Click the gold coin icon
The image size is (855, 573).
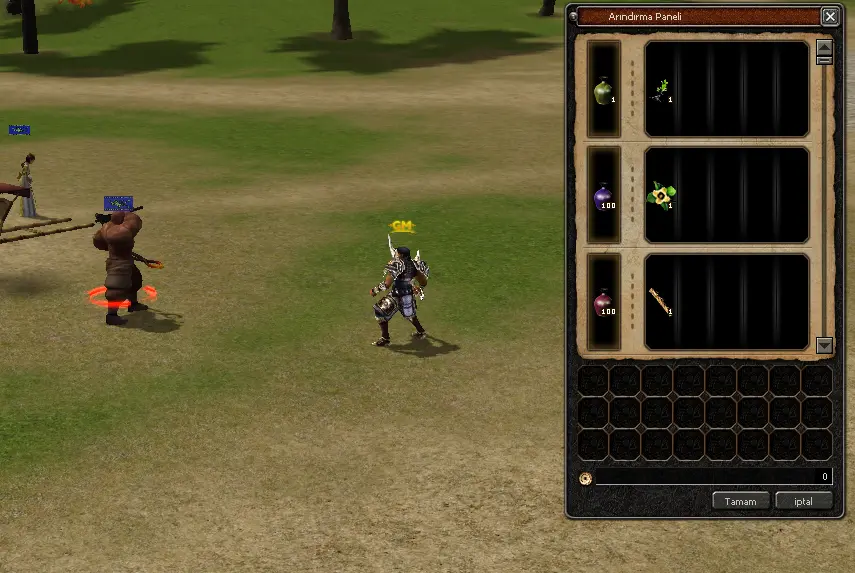(x=586, y=478)
